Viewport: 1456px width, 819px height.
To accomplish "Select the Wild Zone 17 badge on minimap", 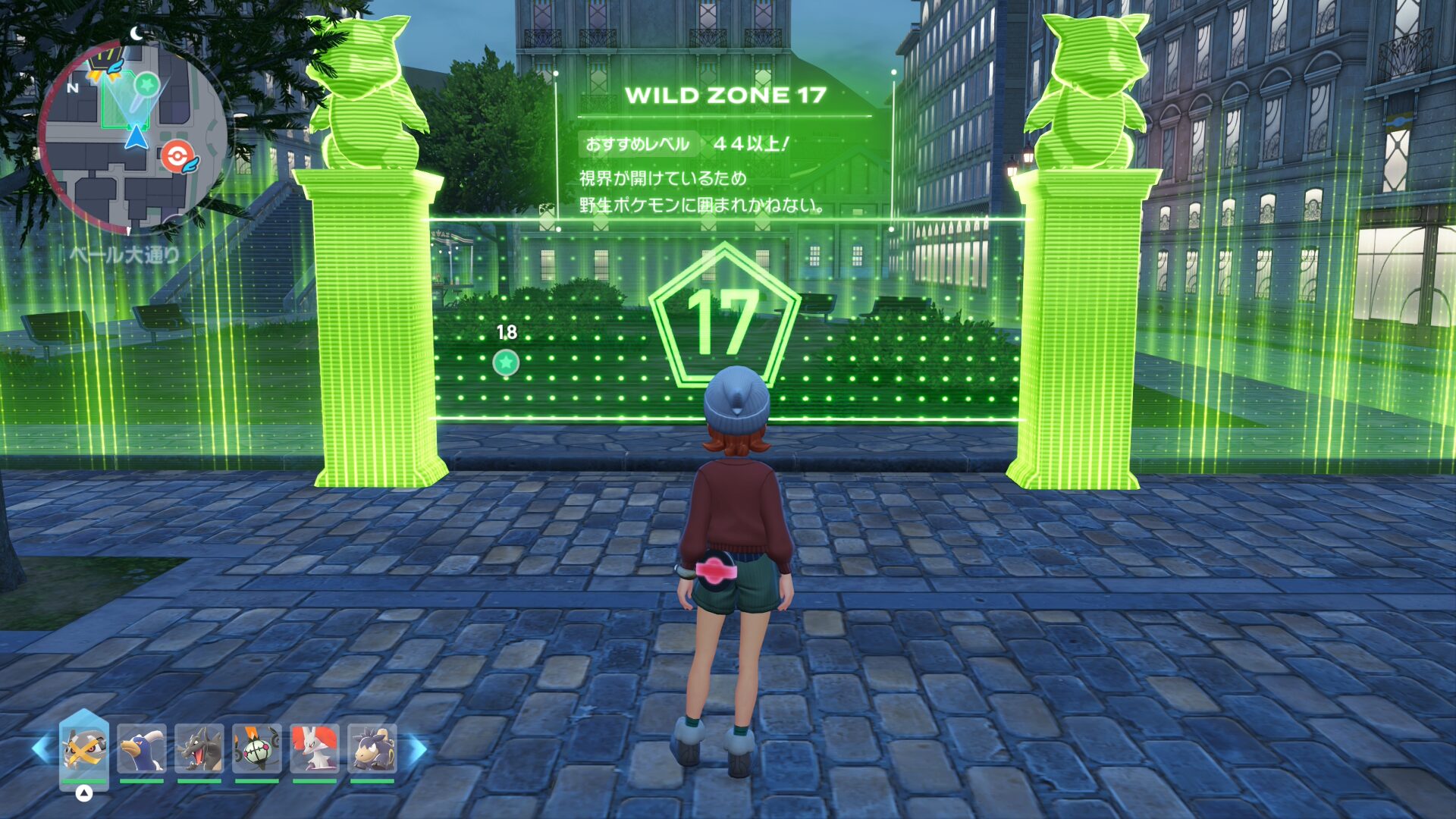I will [103, 60].
